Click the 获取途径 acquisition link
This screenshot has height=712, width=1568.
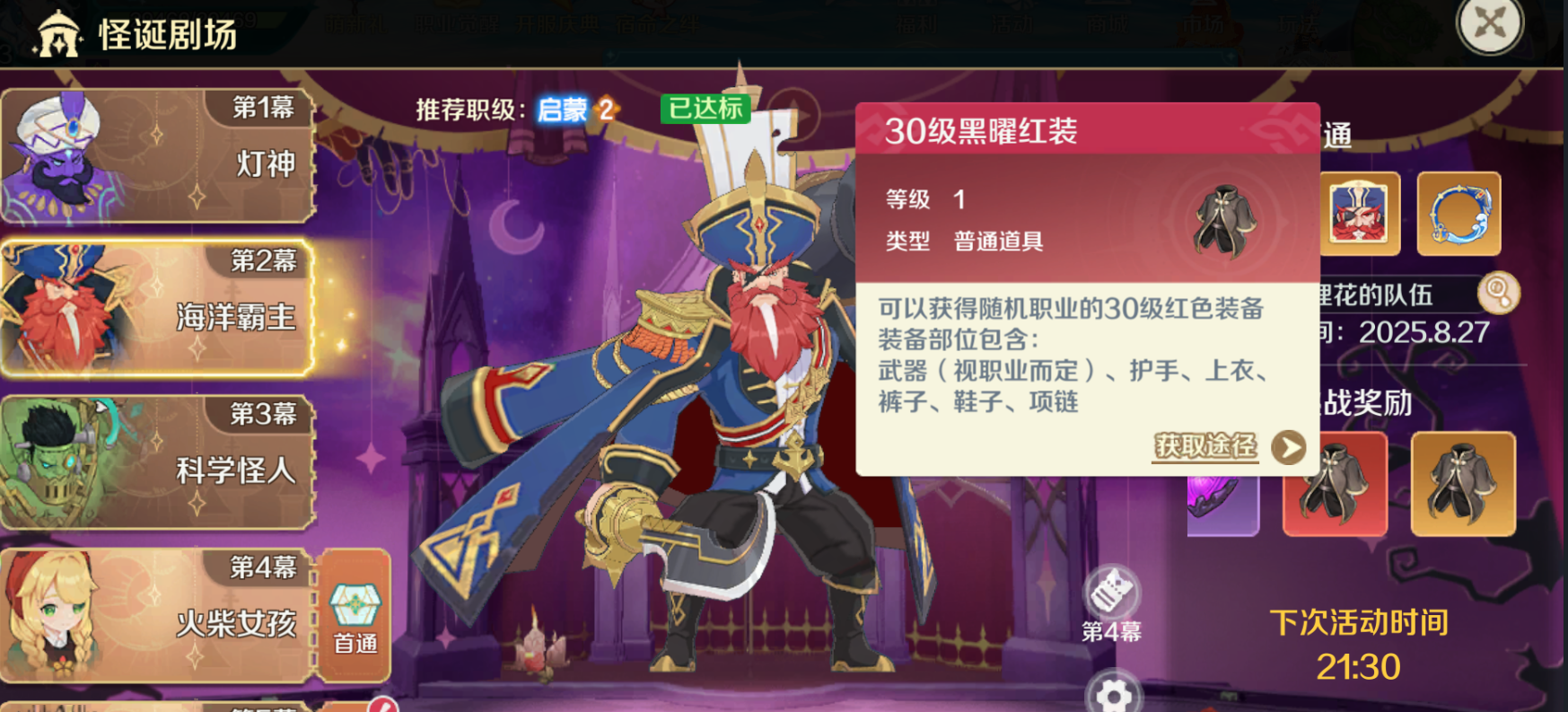point(1207,446)
